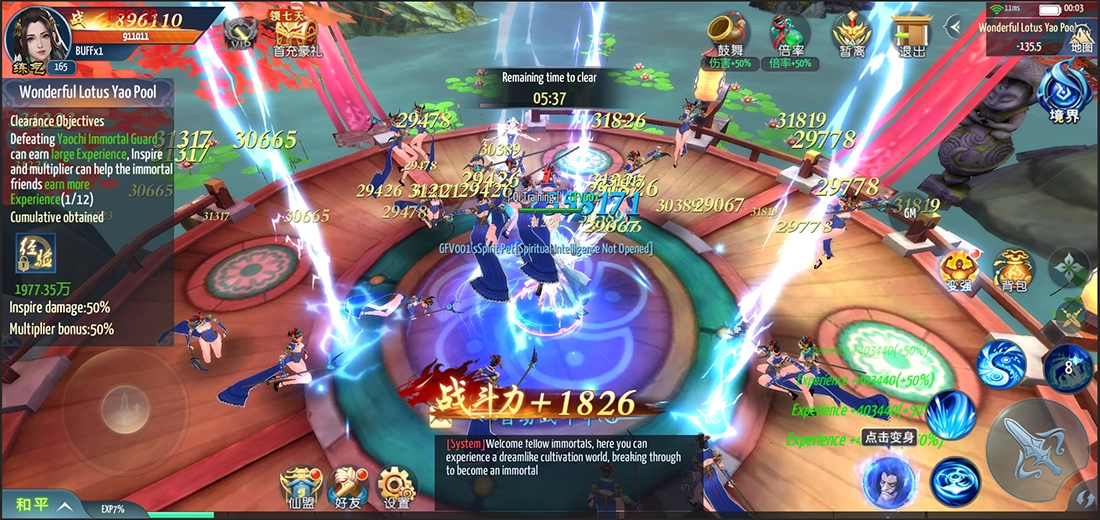Open the VIP badge menu

coord(241,32)
